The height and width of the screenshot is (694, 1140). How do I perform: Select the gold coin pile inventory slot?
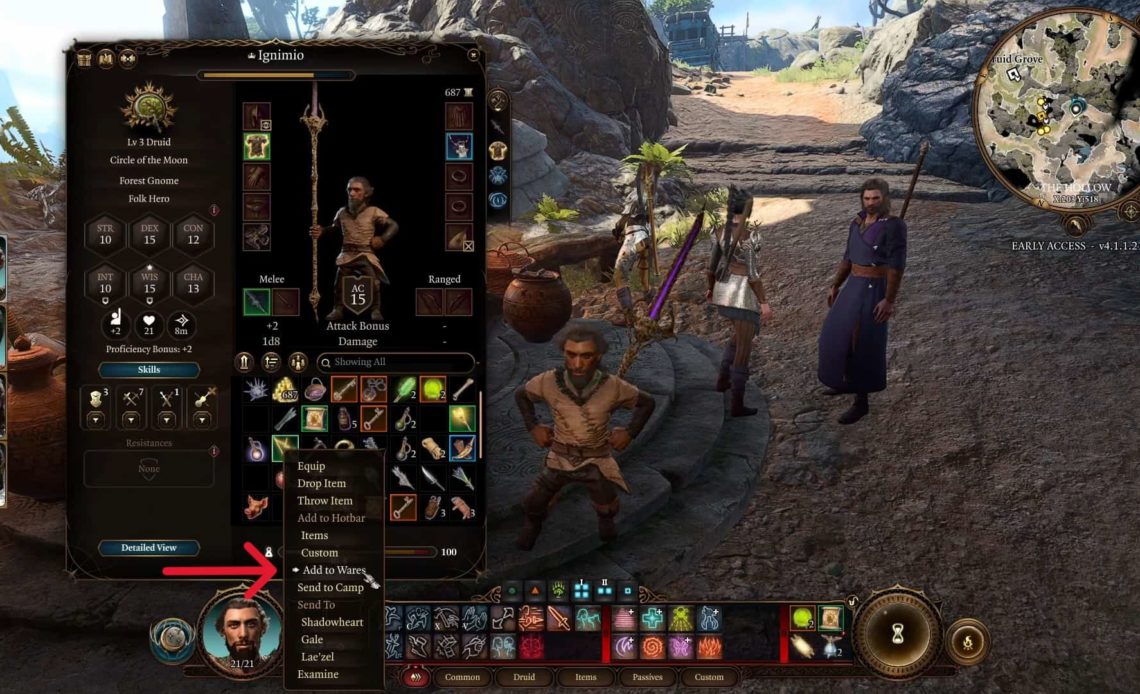point(286,390)
